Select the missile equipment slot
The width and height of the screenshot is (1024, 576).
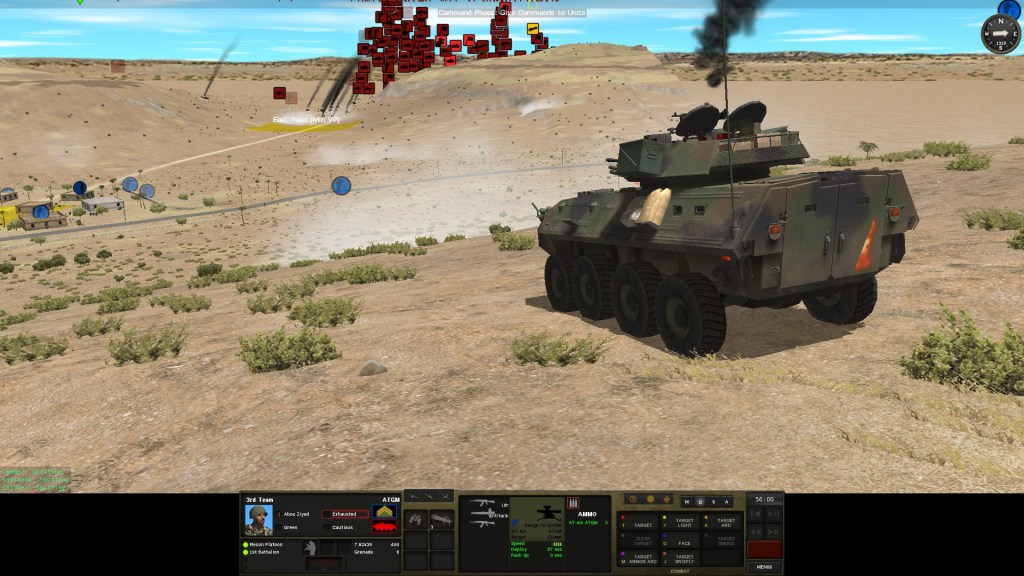pos(441,519)
